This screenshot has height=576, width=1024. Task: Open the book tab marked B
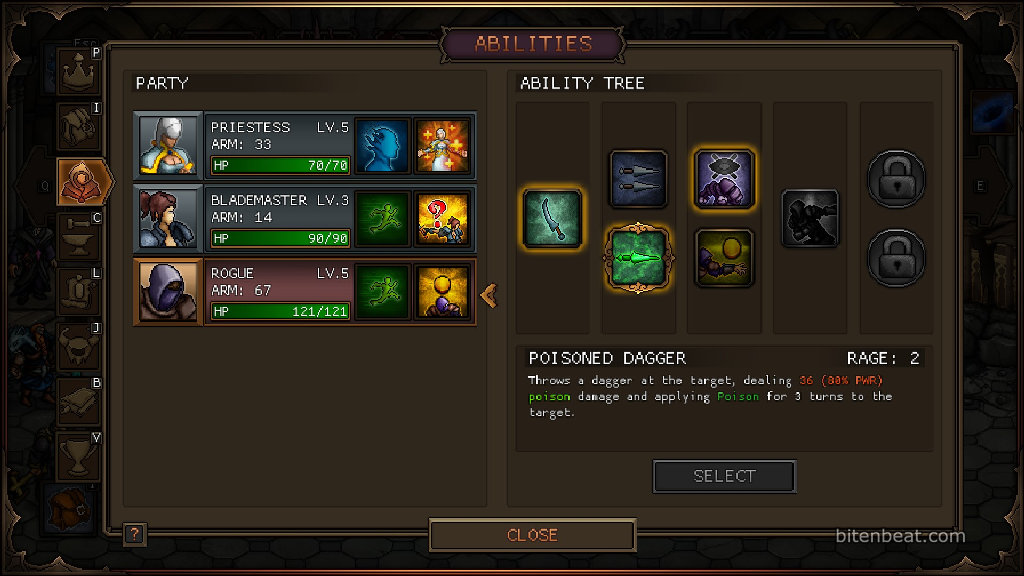pos(77,401)
